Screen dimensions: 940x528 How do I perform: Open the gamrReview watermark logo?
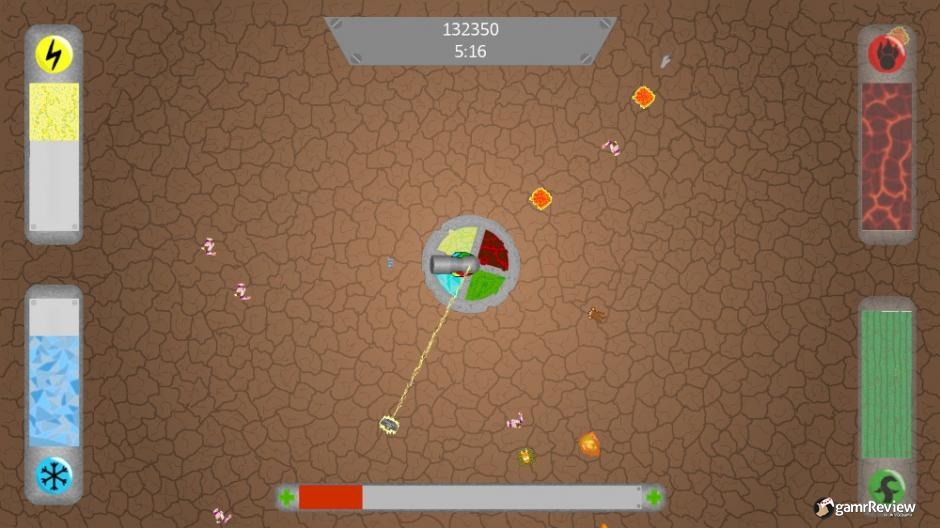point(866,508)
